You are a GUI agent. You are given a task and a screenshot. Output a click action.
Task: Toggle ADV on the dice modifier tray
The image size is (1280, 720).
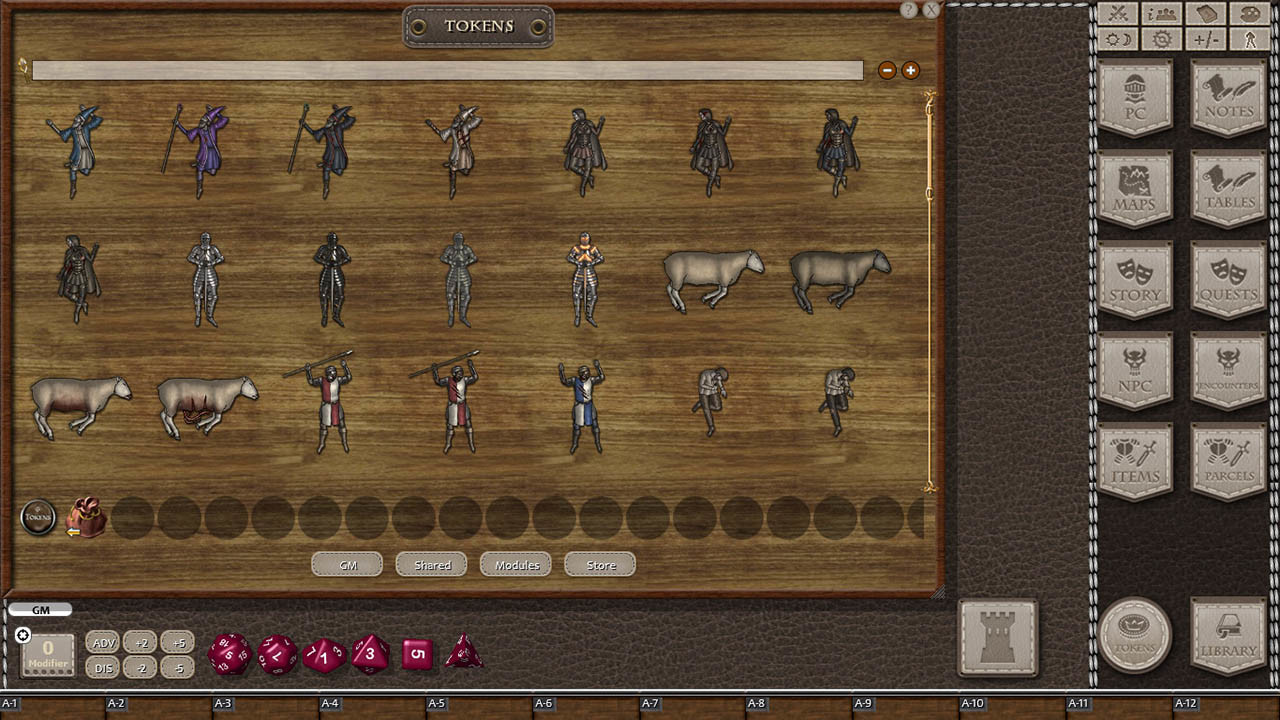103,643
